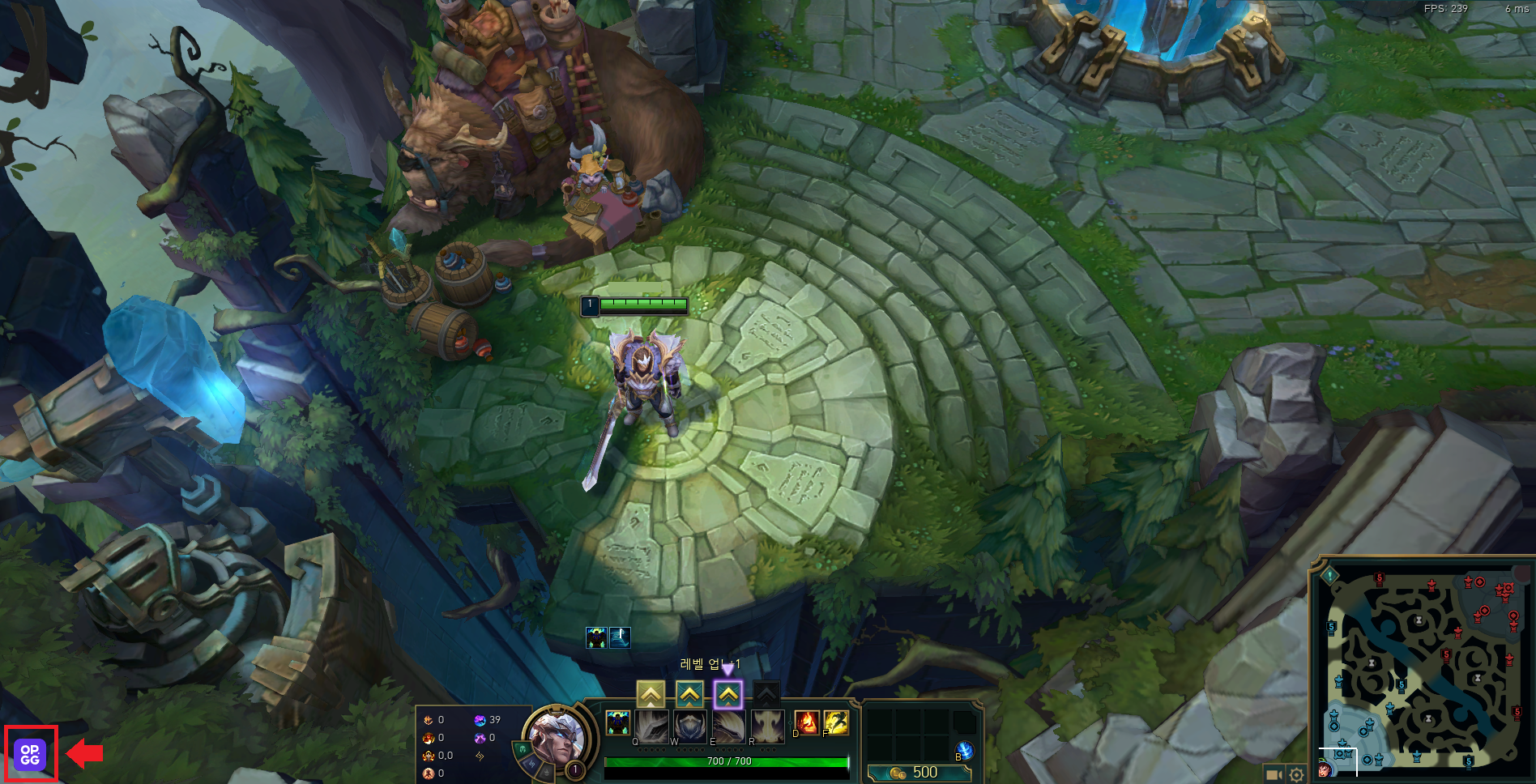The image size is (1536, 784).
Task: Level up the Q ability Decisive Strike
Action: click(651, 694)
